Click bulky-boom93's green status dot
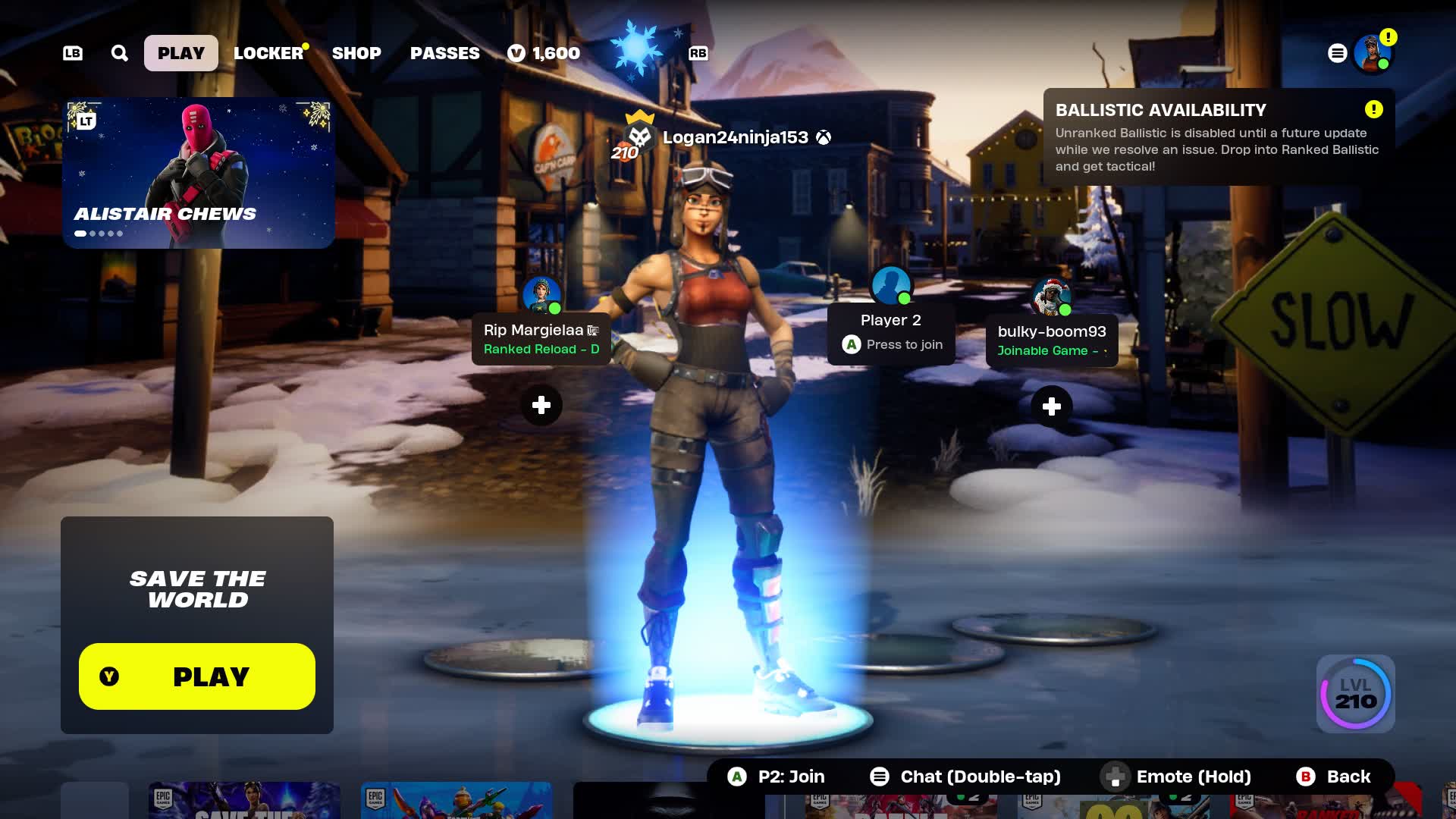Screen dimensions: 1456x819 pyautogui.click(x=1065, y=310)
